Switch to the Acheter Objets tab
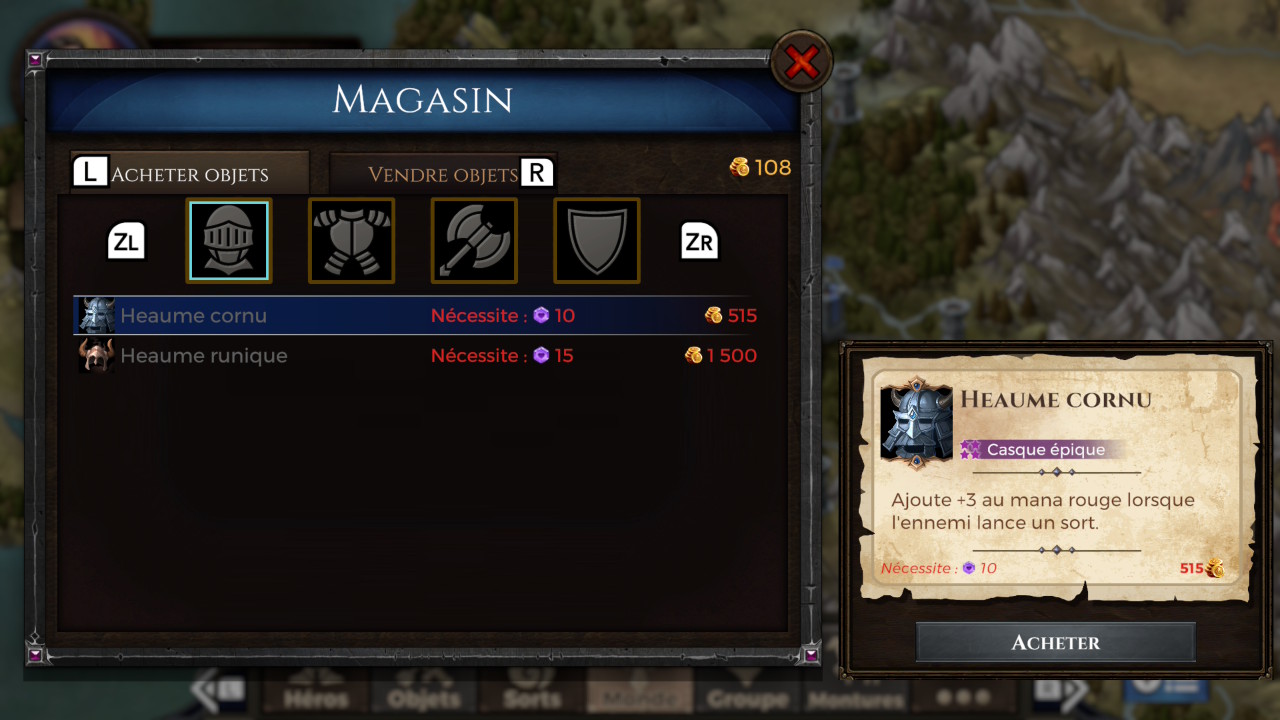The image size is (1280, 720). pos(190,174)
